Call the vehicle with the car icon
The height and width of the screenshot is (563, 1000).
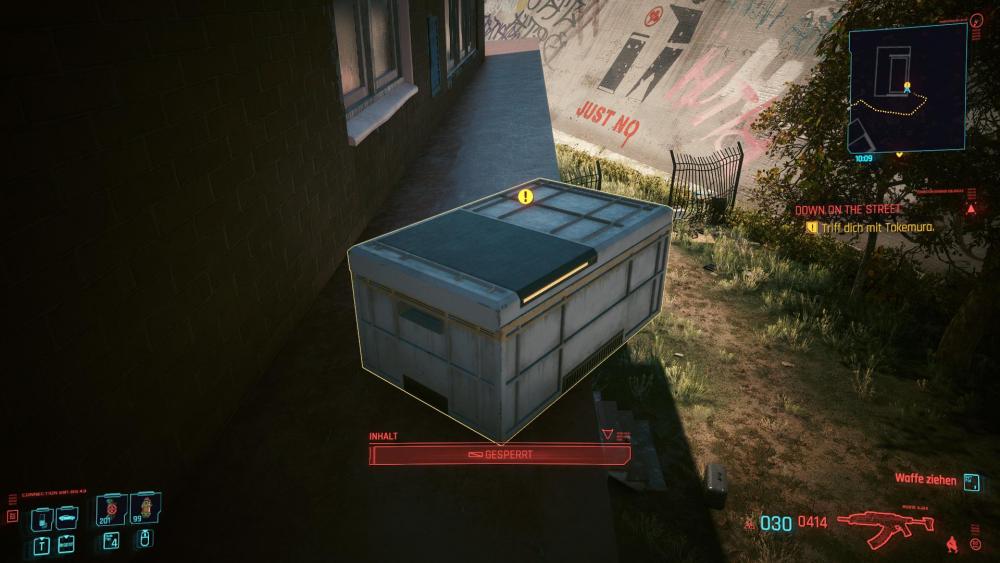click(67, 519)
